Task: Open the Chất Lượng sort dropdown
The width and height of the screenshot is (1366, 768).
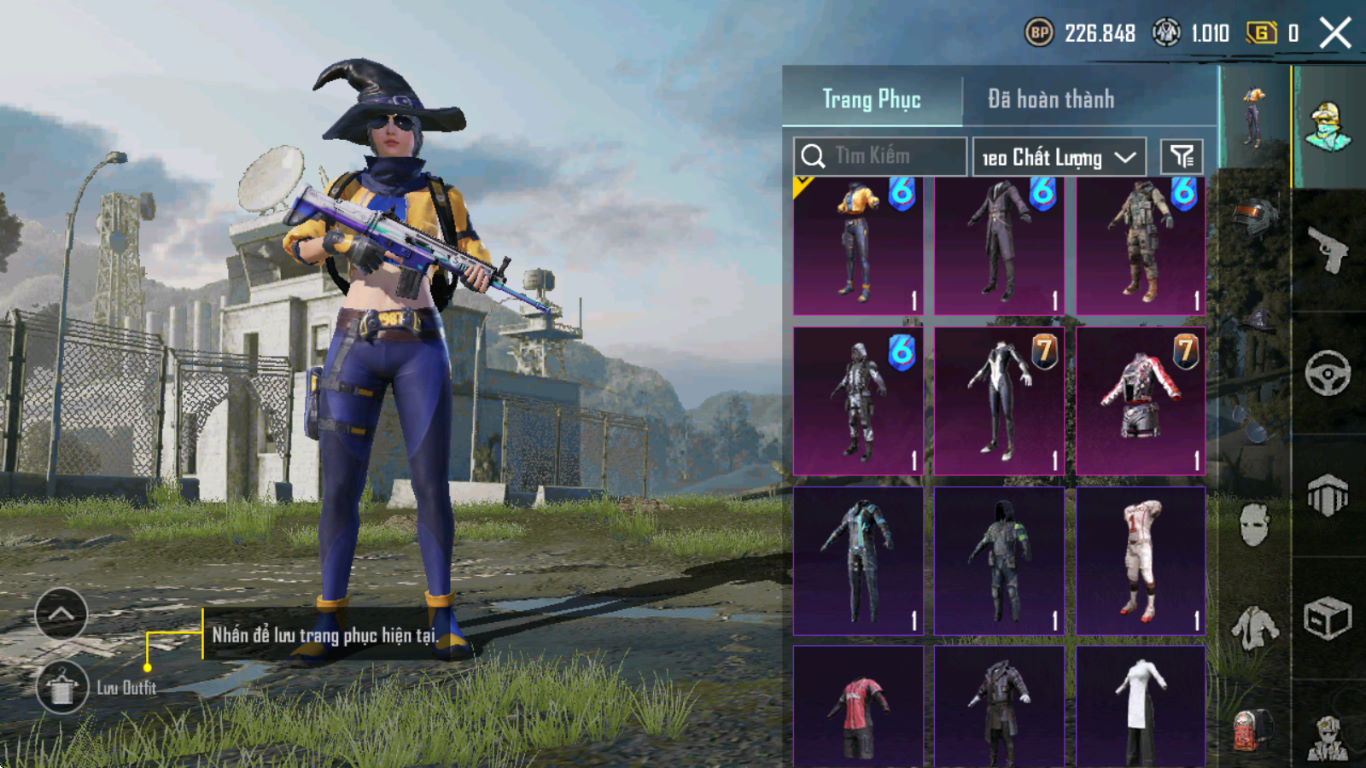Action: click(1059, 157)
